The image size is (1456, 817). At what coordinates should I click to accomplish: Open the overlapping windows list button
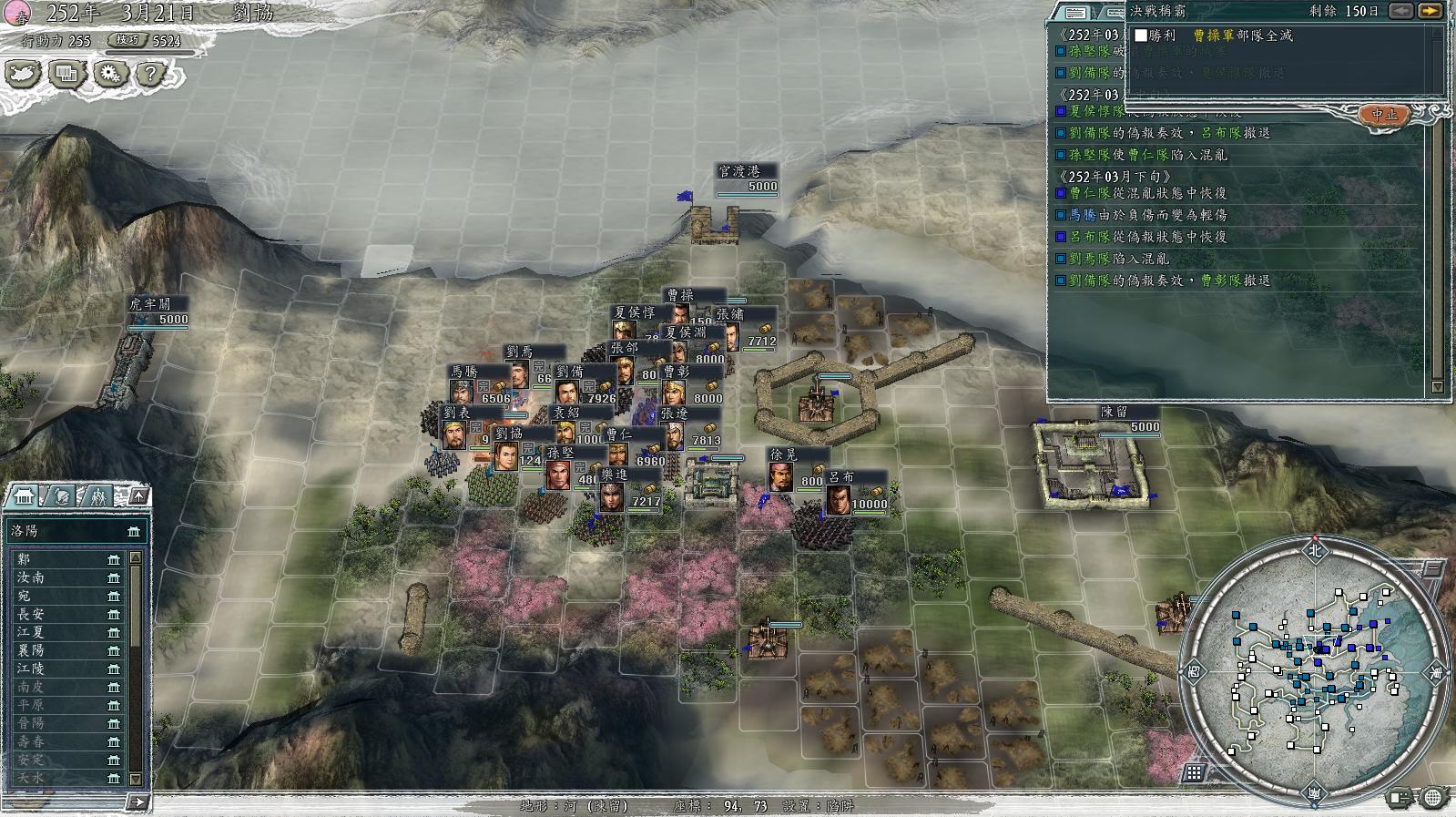67,73
